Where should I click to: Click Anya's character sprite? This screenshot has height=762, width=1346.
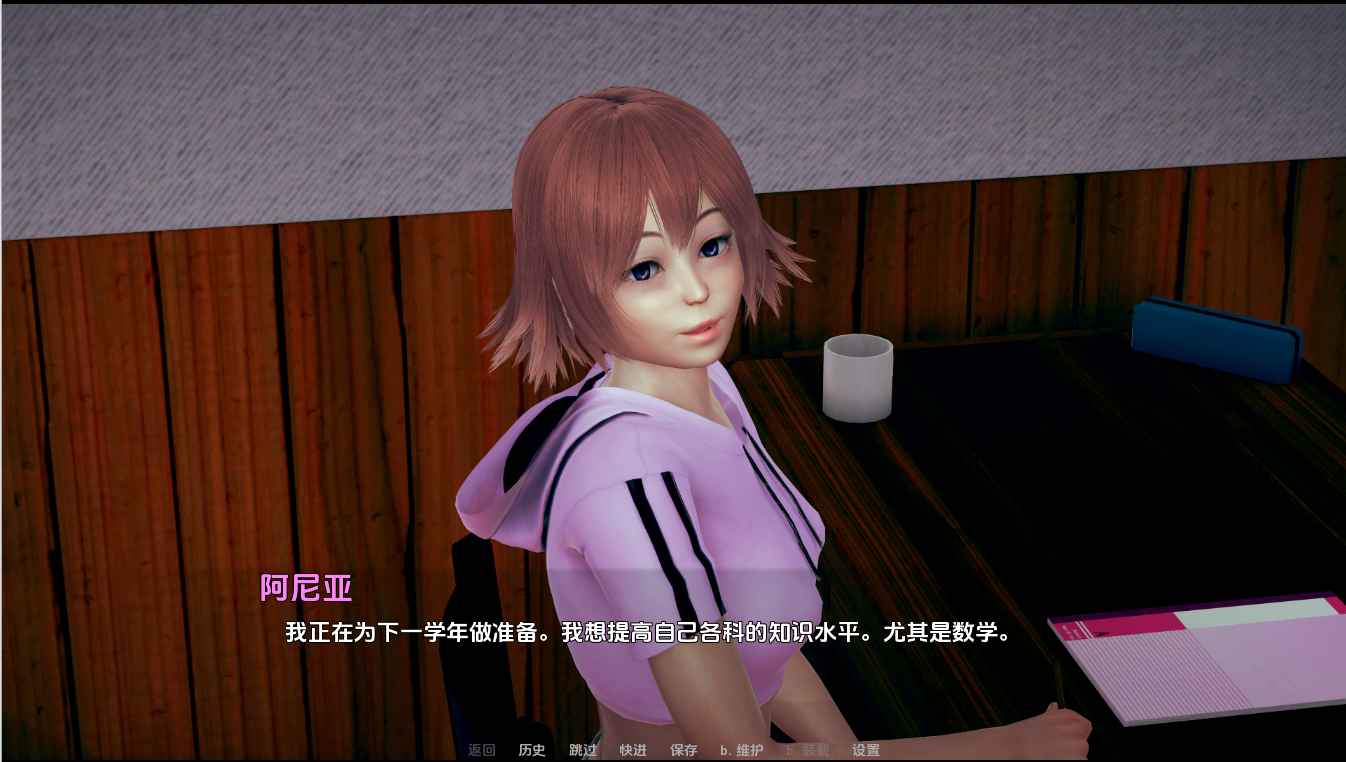(650, 400)
